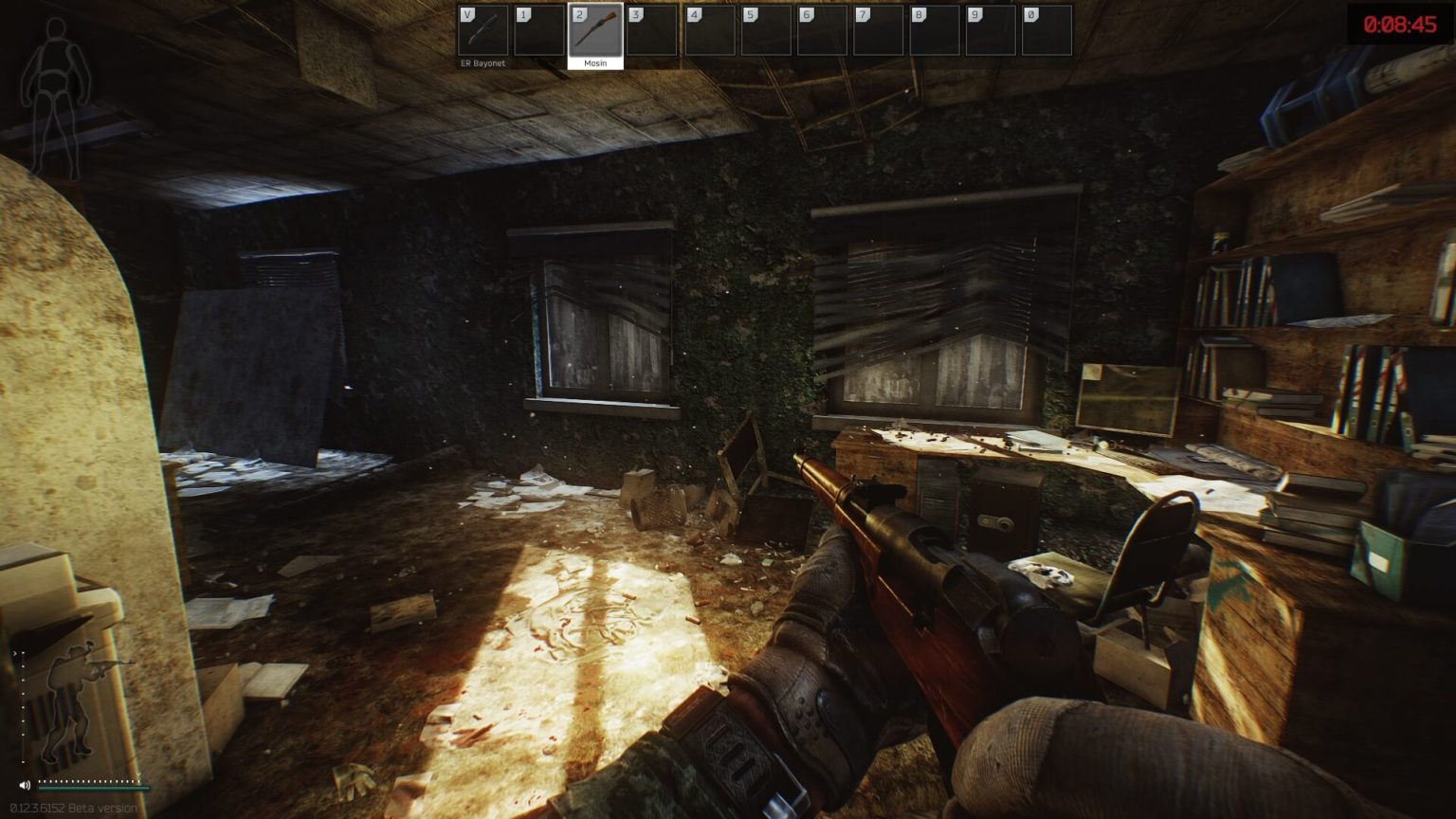The height and width of the screenshot is (819, 1456).
Task: Click the empty quick slot 1
Action: click(x=540, y=28)
